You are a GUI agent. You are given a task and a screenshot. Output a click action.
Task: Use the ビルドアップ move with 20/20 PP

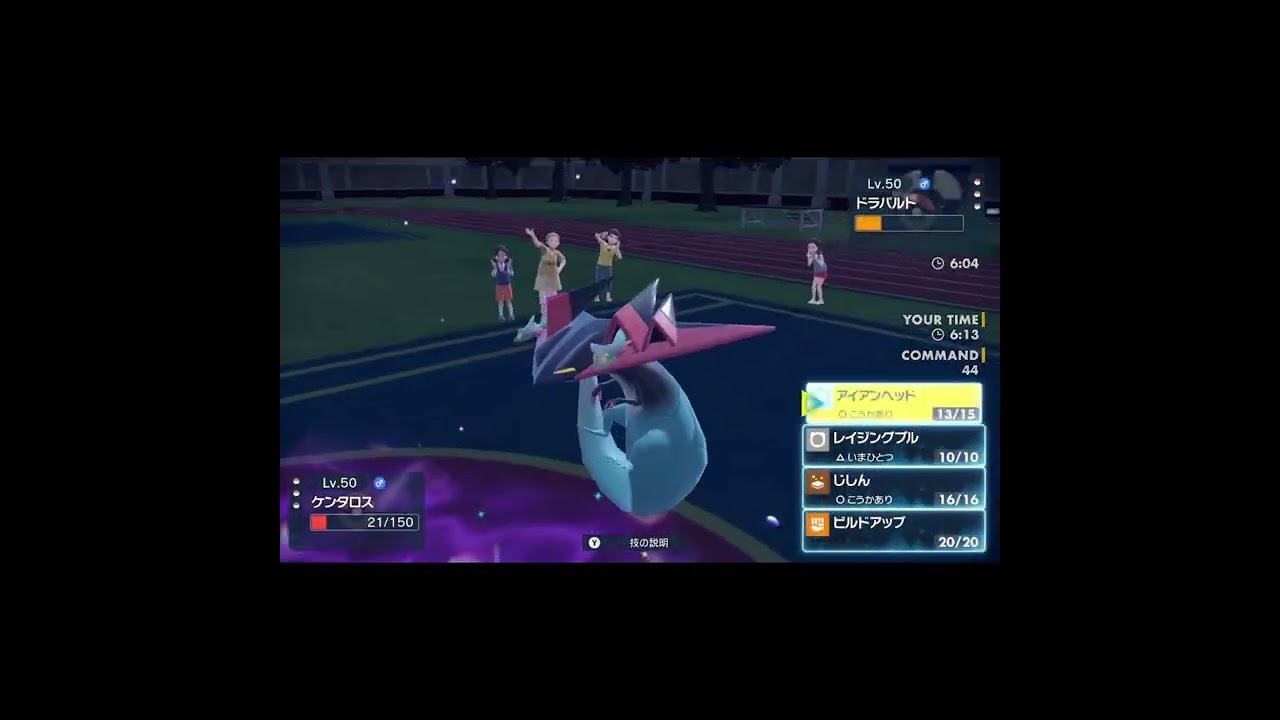[x=895, y=532]
